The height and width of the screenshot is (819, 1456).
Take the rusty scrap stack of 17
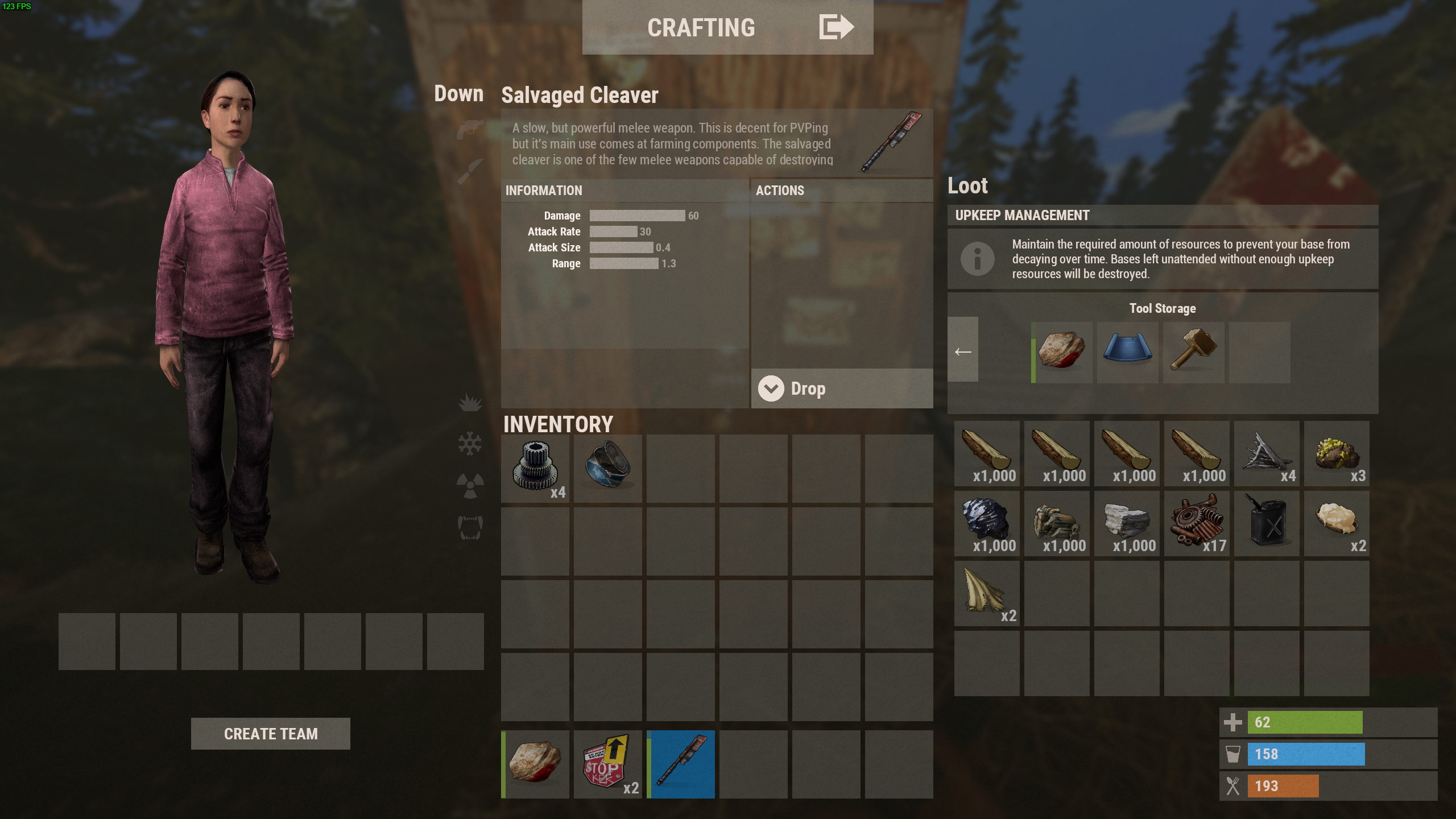1197,523
